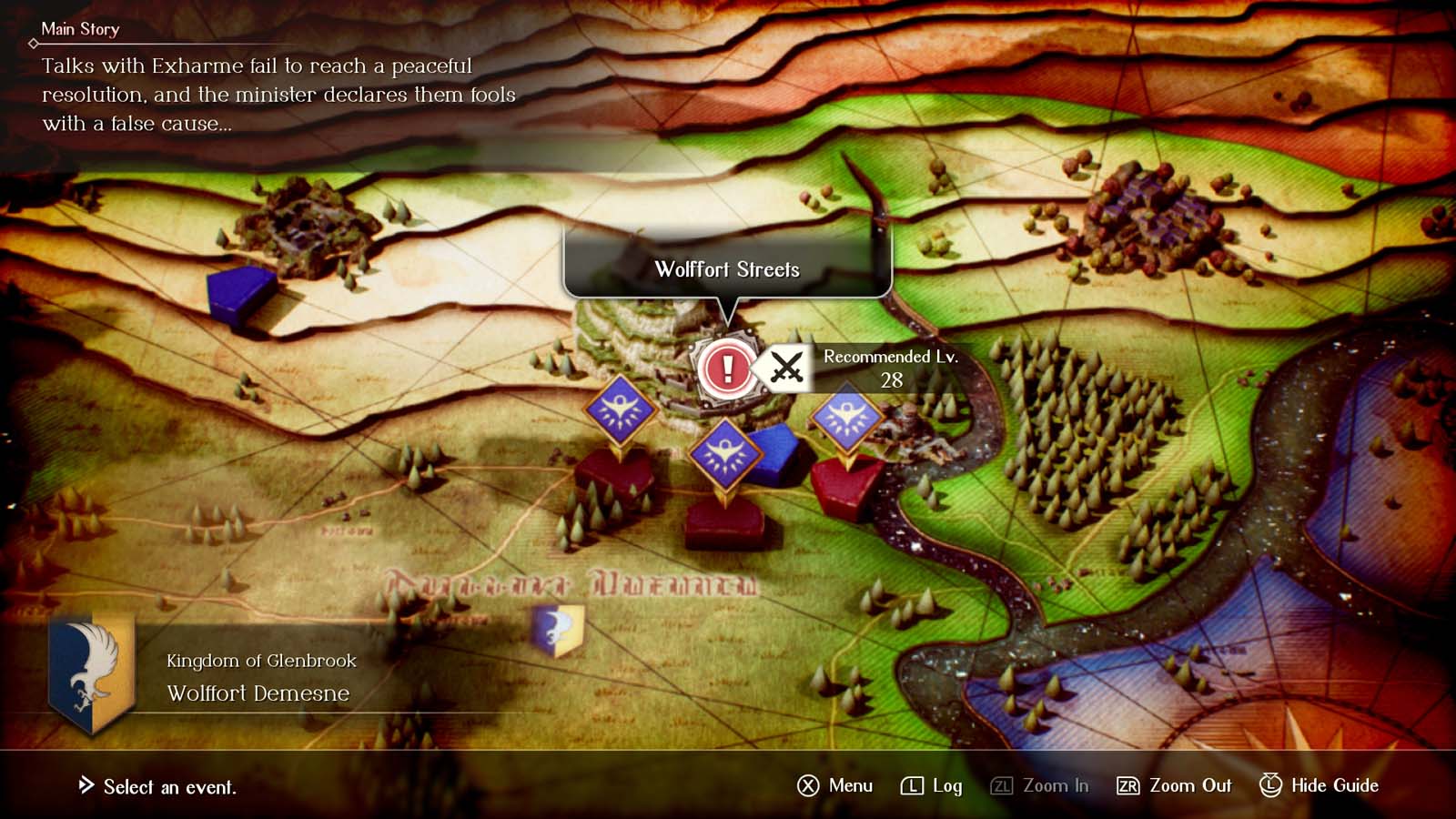Select the rightmost blue diamond event marker
Image resolution: width=1456 pixels, height=819 pixels.
pos(847,418)
